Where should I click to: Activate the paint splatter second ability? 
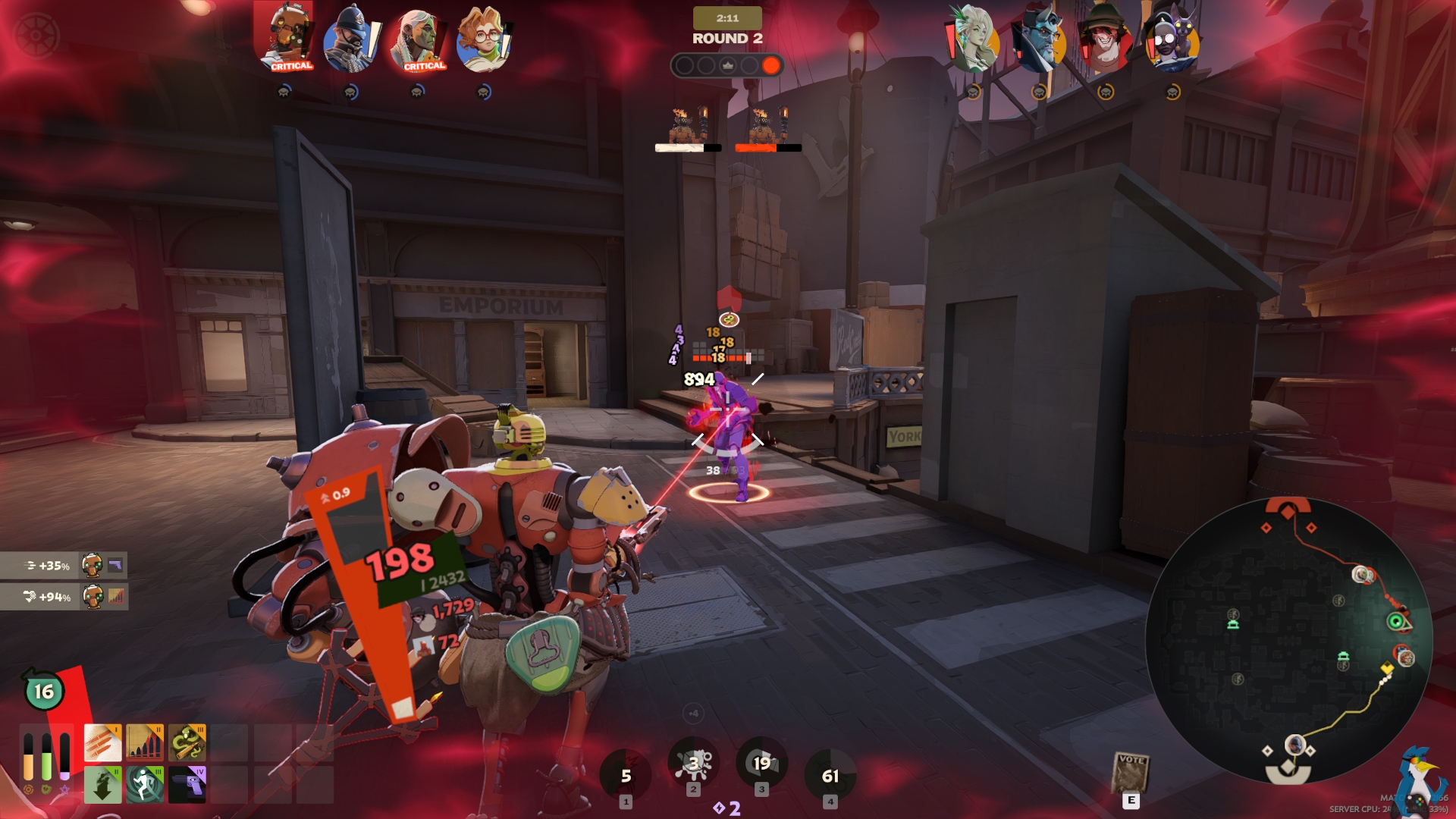tap(693, 764)
